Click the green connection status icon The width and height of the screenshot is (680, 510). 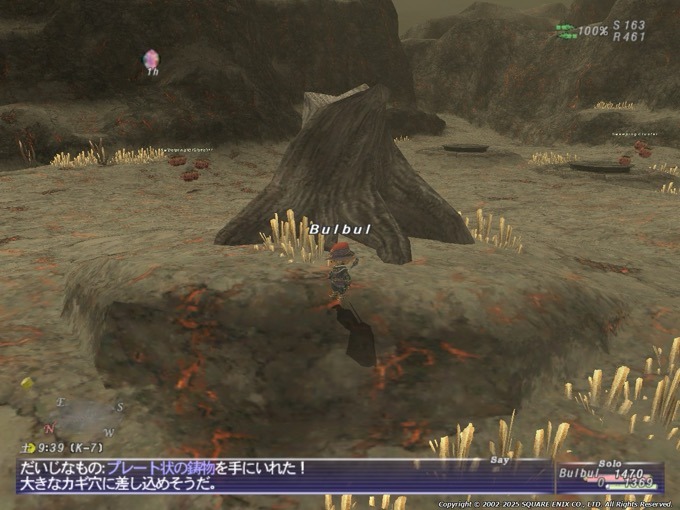(x=566, y=31)
